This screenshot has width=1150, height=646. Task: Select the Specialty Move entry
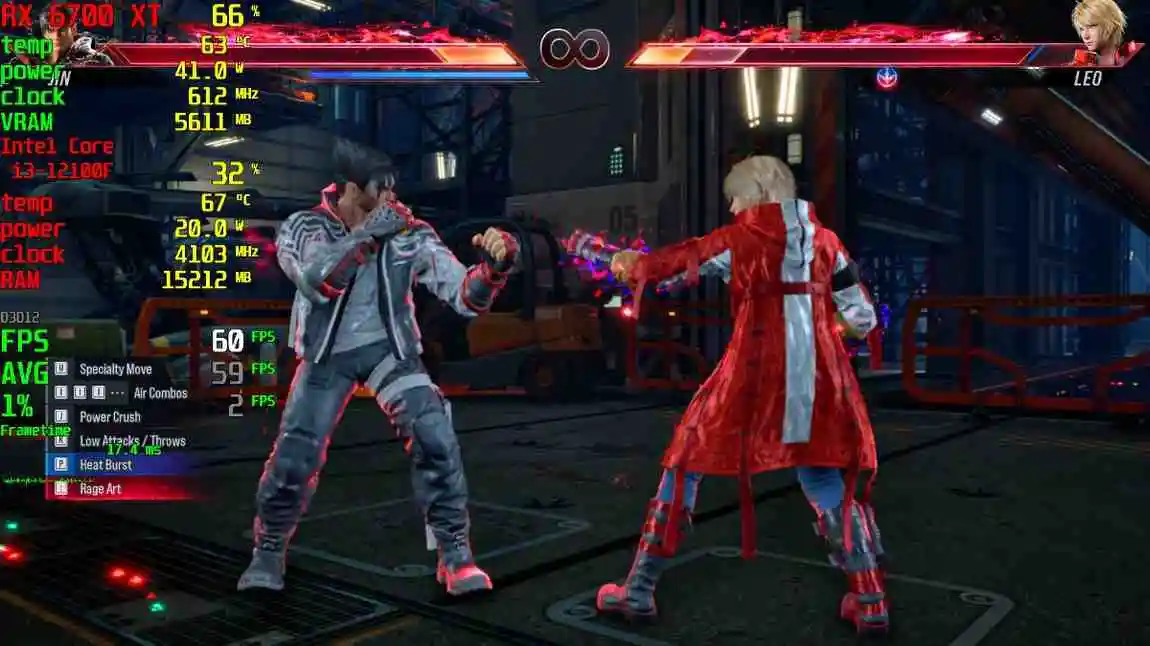pos(115,369)
